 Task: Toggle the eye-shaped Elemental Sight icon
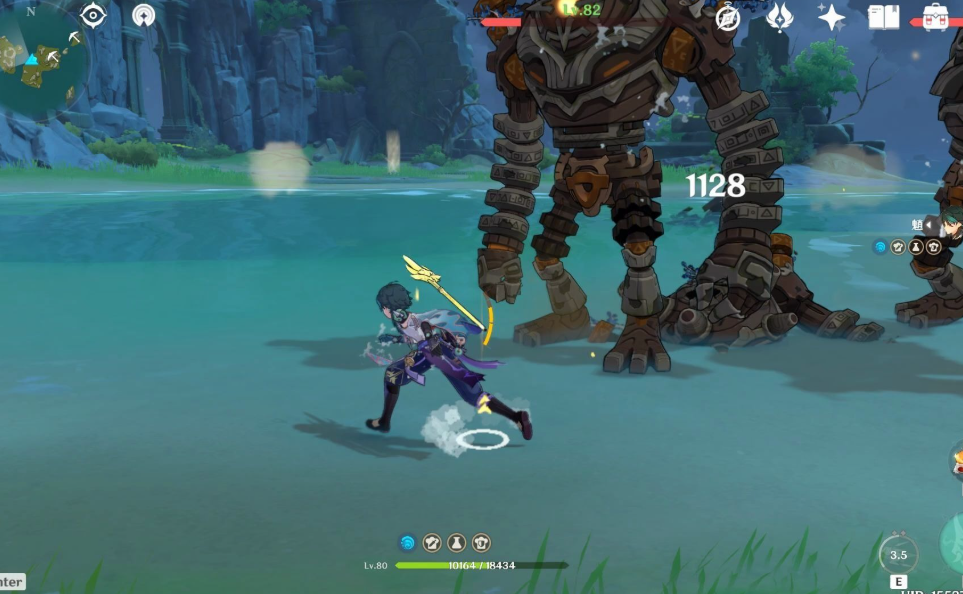(x=93, y=15)
